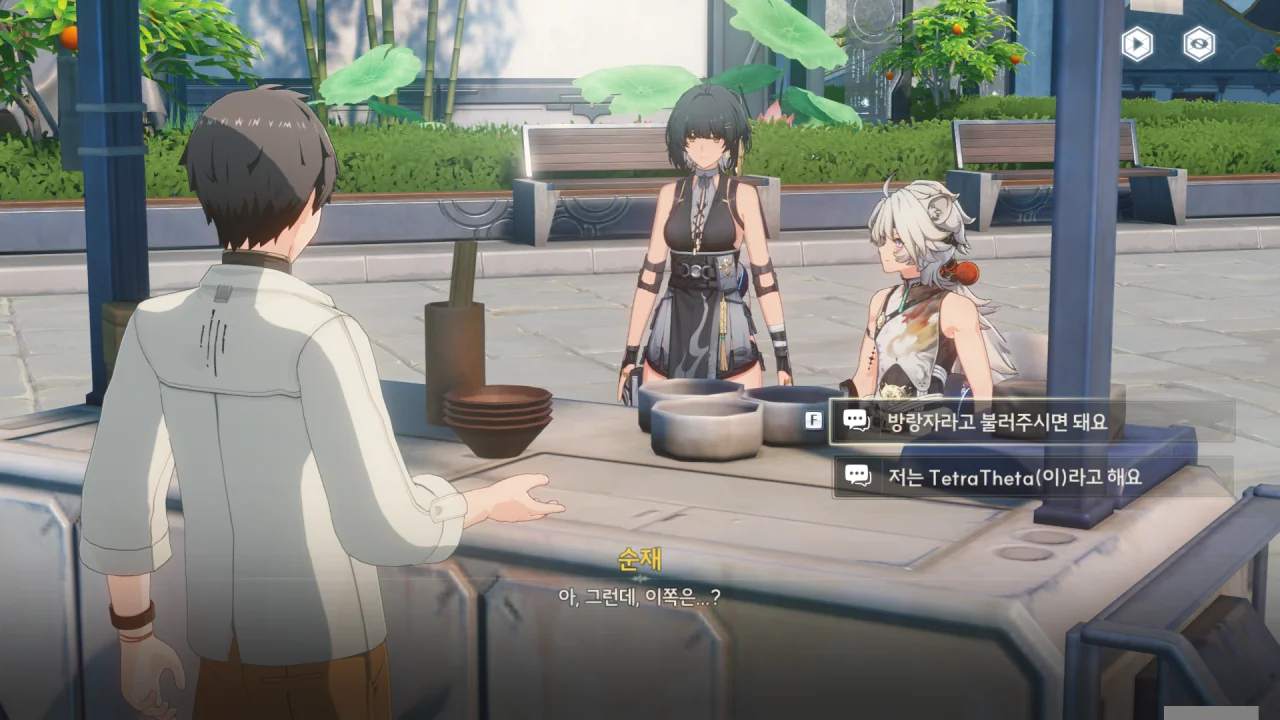This screenshot has width=1280, height=720.
Task: Toggle dialogue auto-play with the triangle icon
Action: [1137, 44]
